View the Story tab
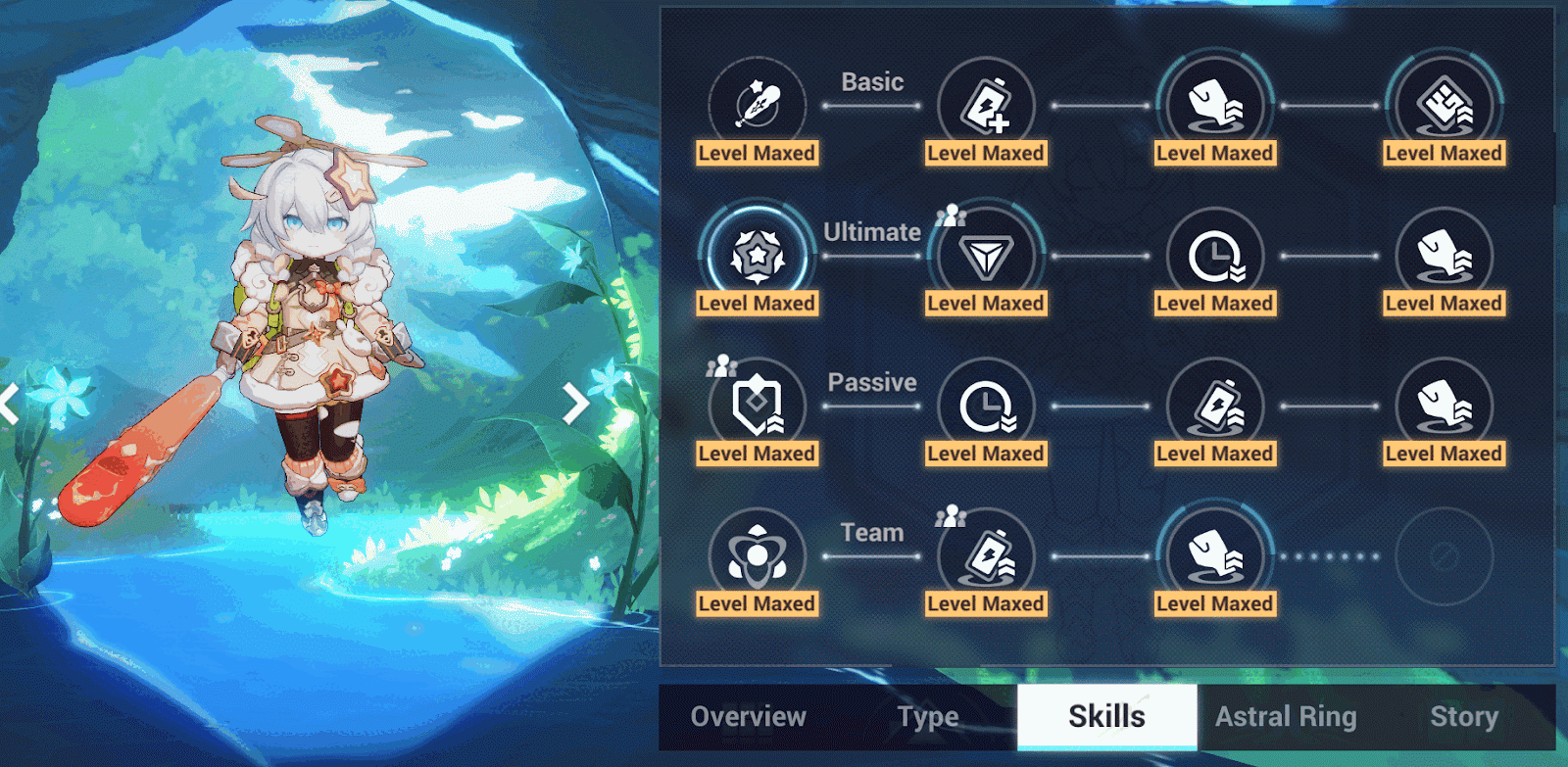 [1466, 717]
